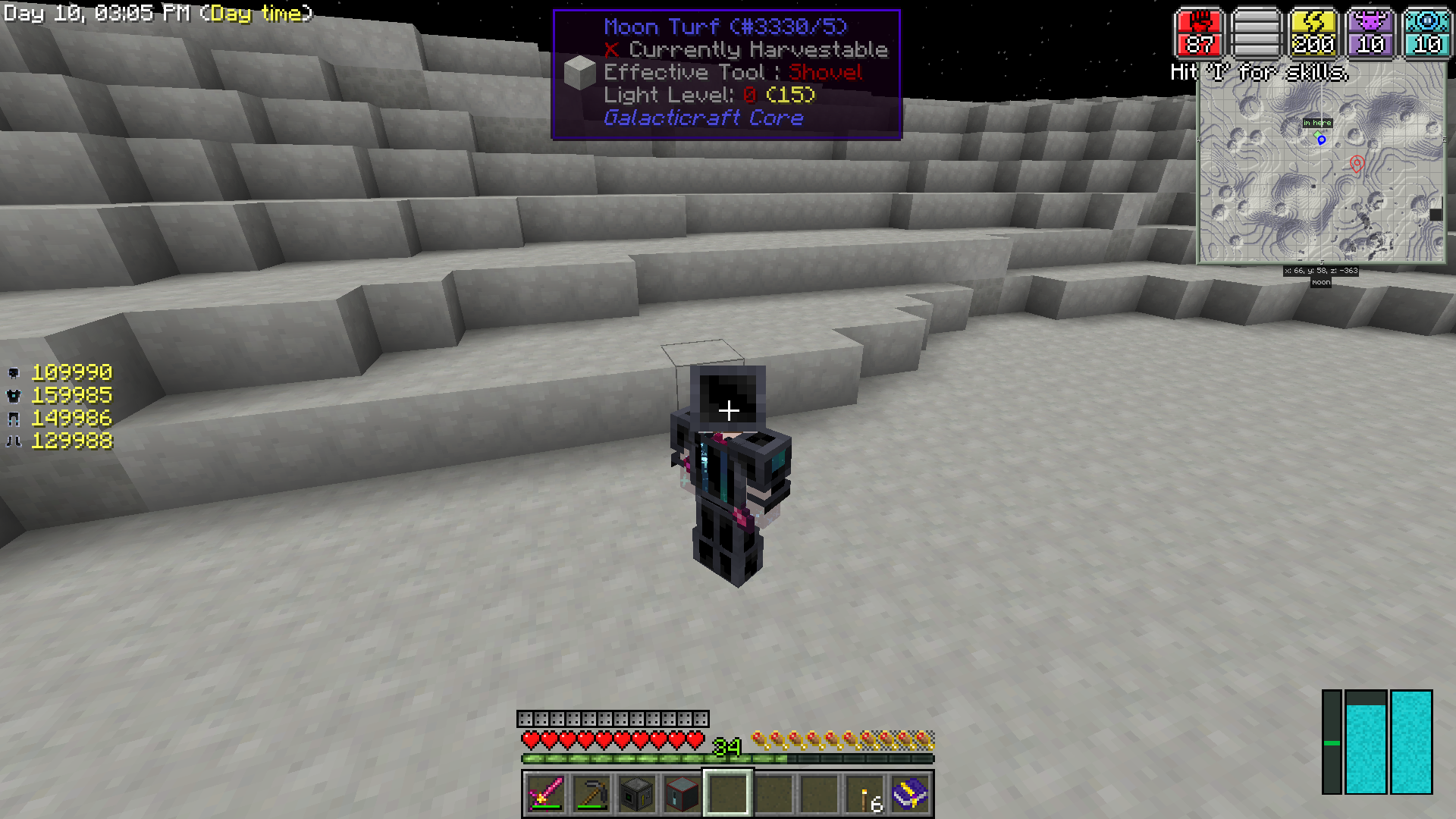
Task: Click the helmet durability icon on the left
Action: tap(14, 372)
